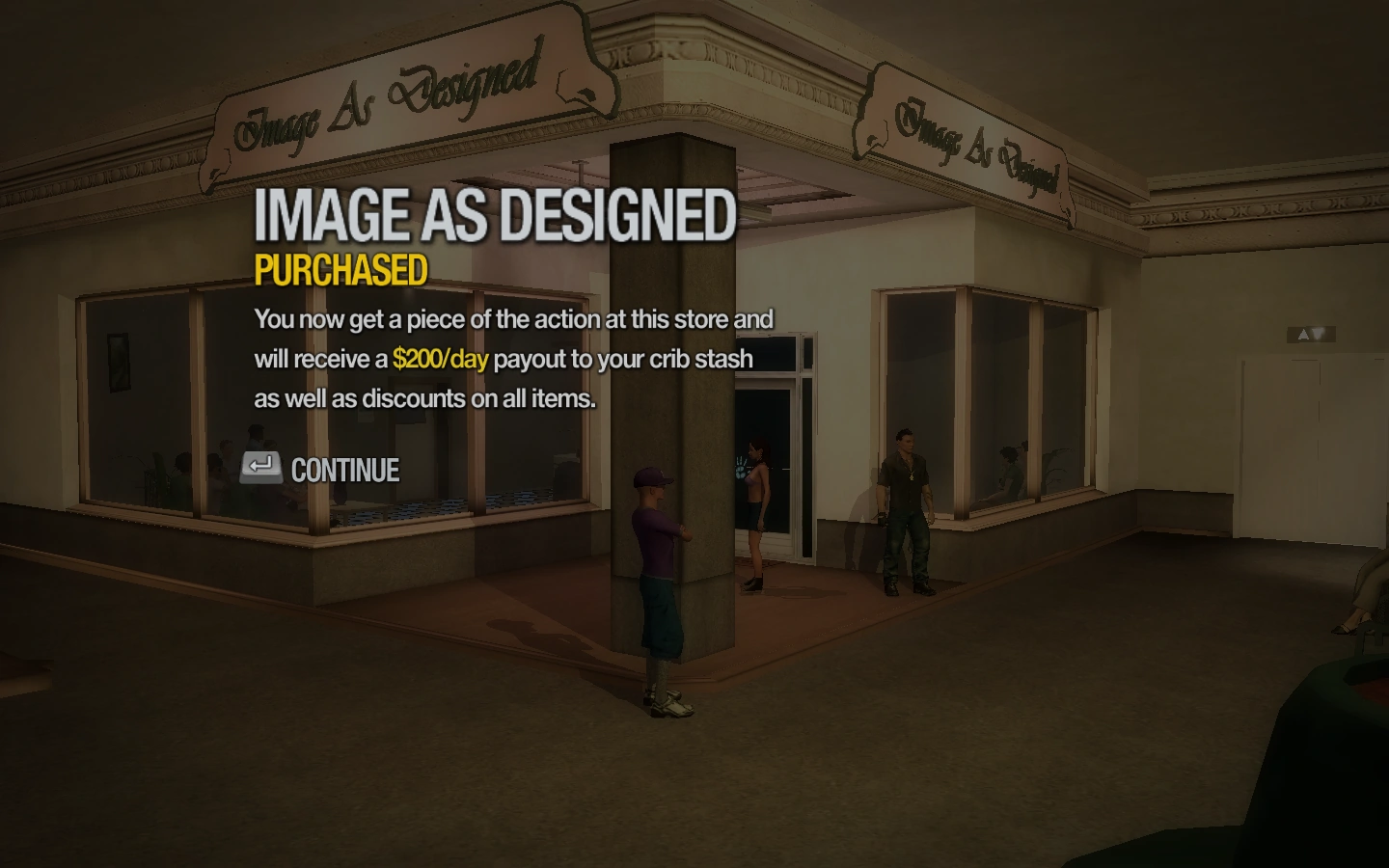
Task: Select the IMAGE AS DESIGNED headline
Action: tap(495, 216)
